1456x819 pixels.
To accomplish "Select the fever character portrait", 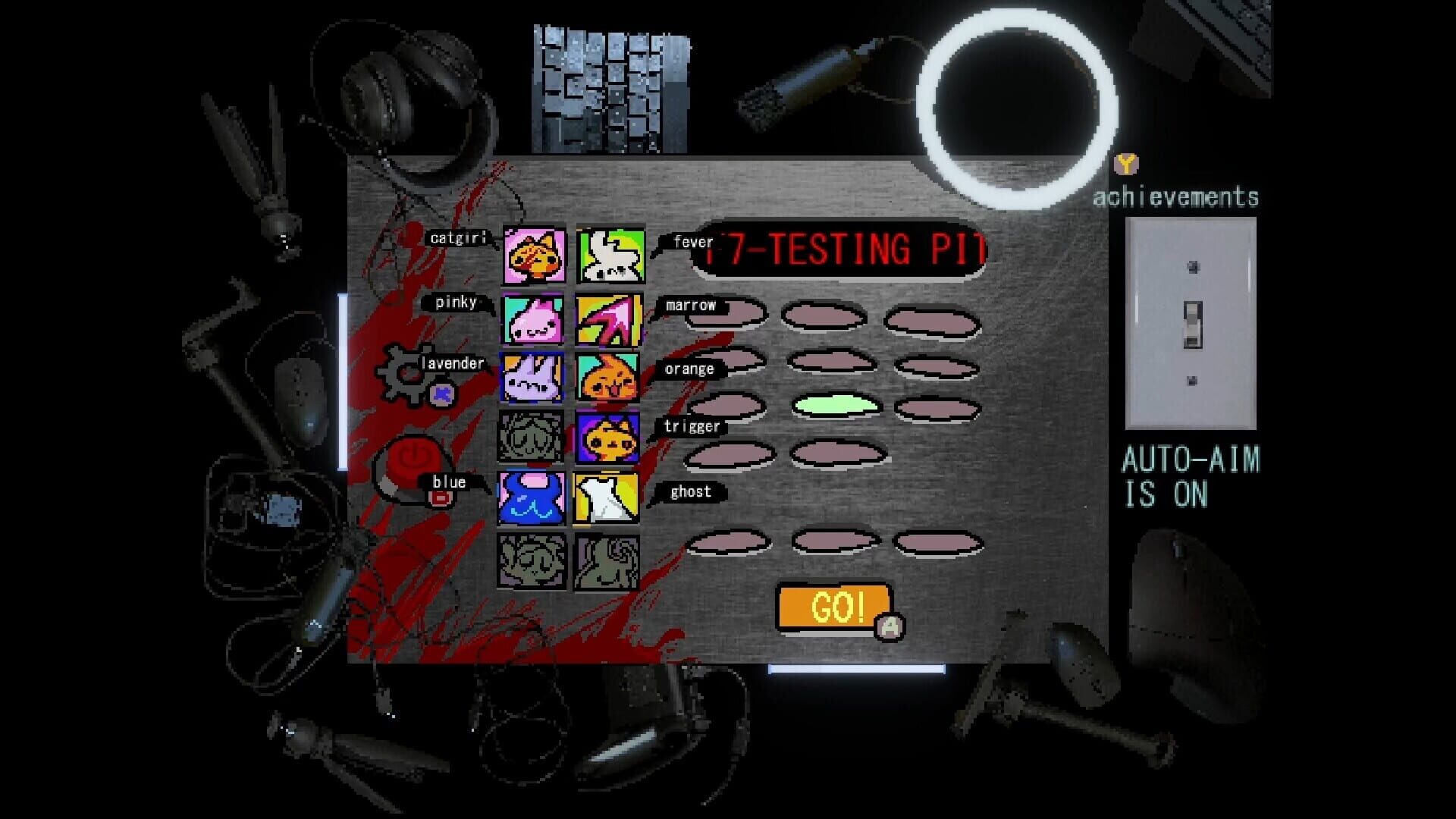I will pyautogui.click(x=609, y=256).
